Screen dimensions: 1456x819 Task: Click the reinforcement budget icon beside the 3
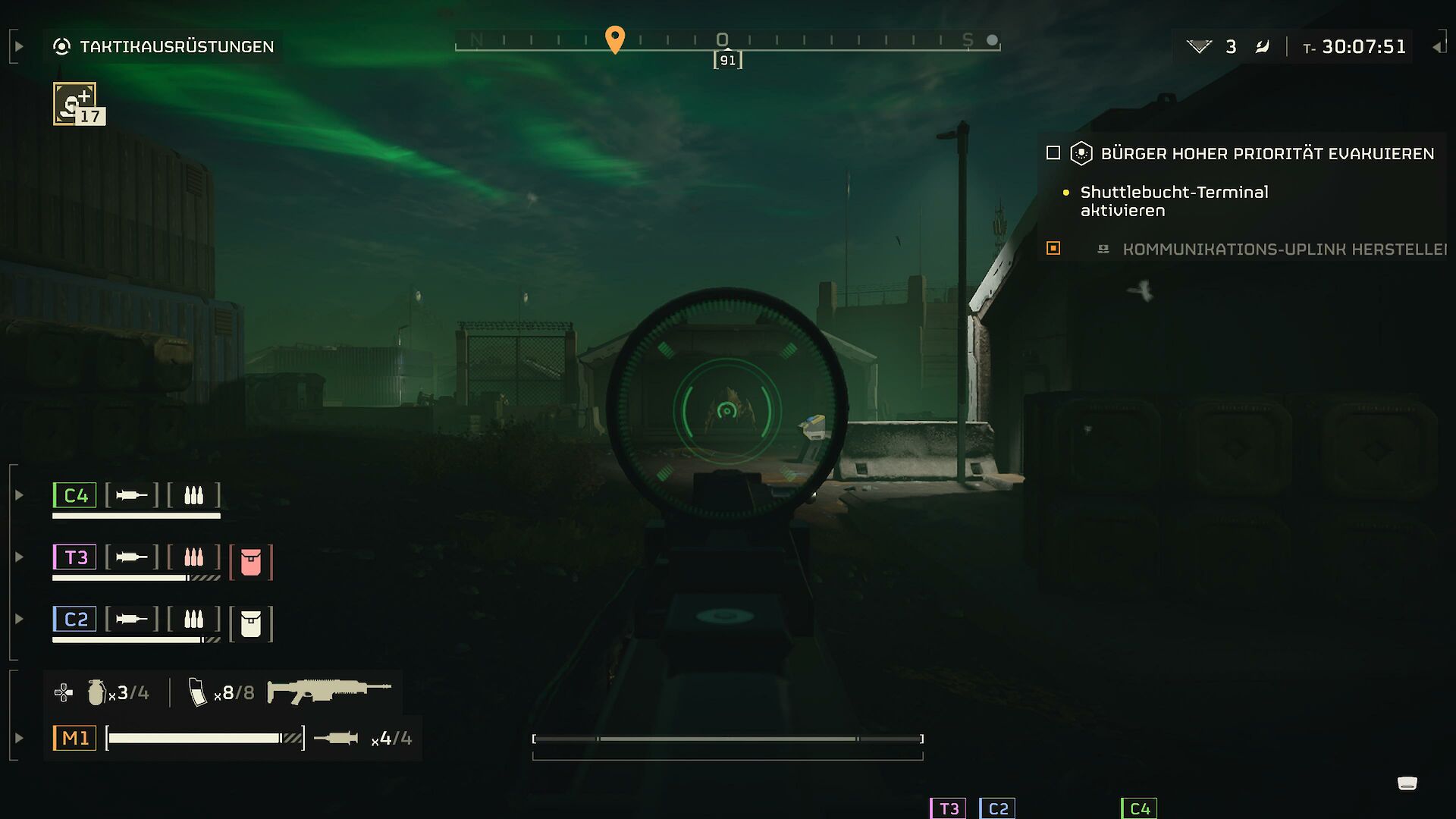point(1199,47)
